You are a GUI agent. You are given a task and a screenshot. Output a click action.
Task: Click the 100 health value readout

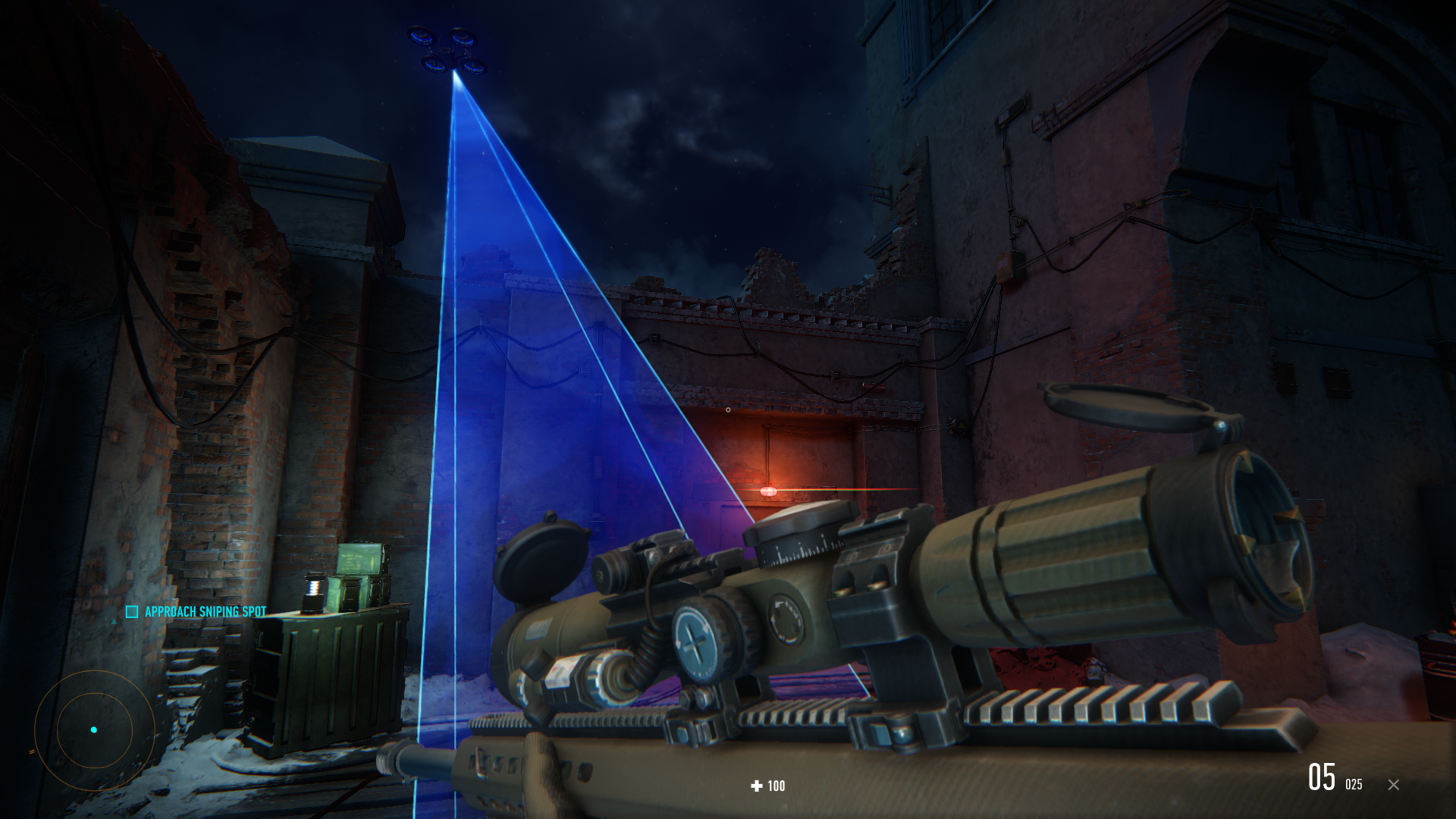tap(775, 786)
